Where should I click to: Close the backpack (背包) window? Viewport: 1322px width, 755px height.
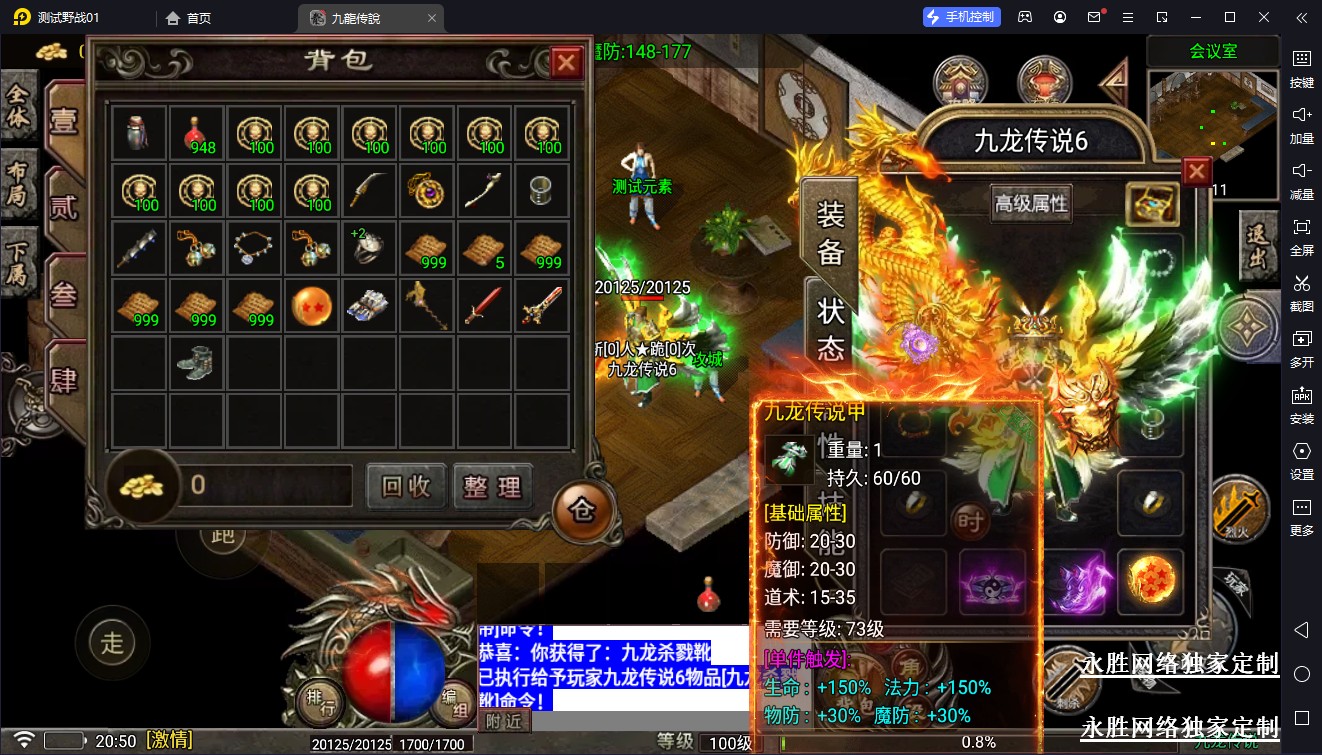coord(567,63)
